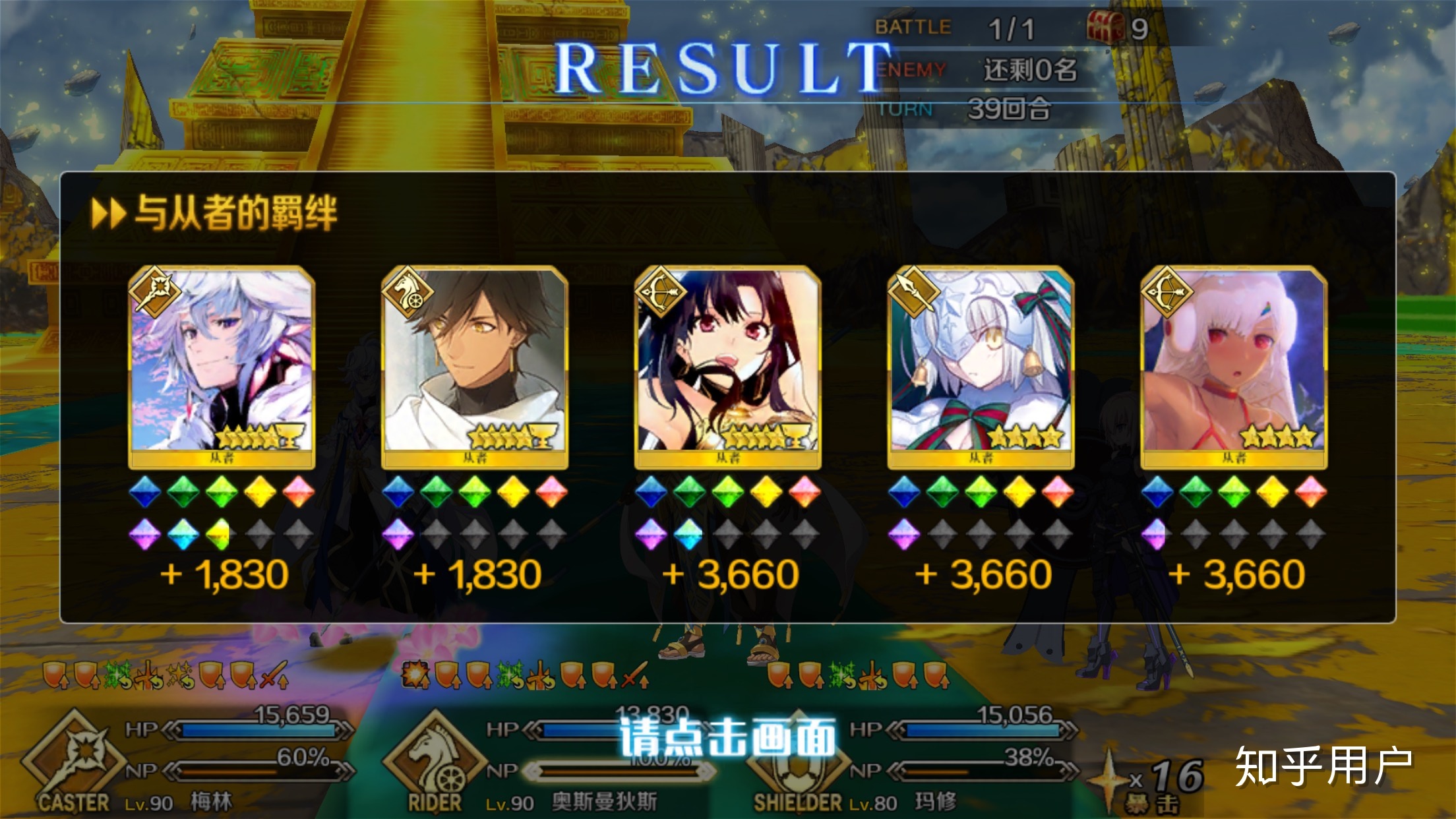Select Merlin's Caster bond card

(x=222, y=366)
